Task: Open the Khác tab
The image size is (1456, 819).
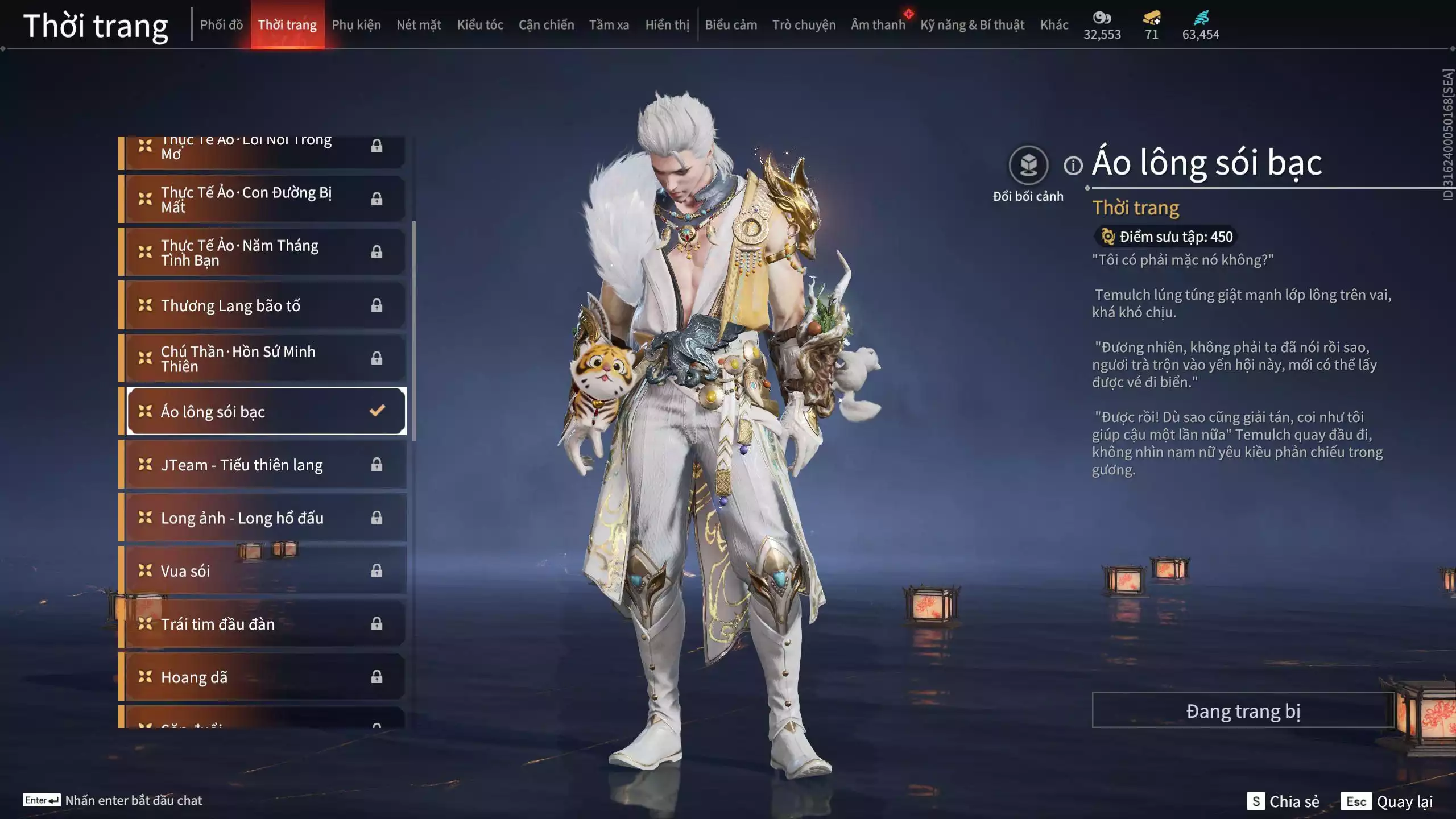Action: (1054, 25)
